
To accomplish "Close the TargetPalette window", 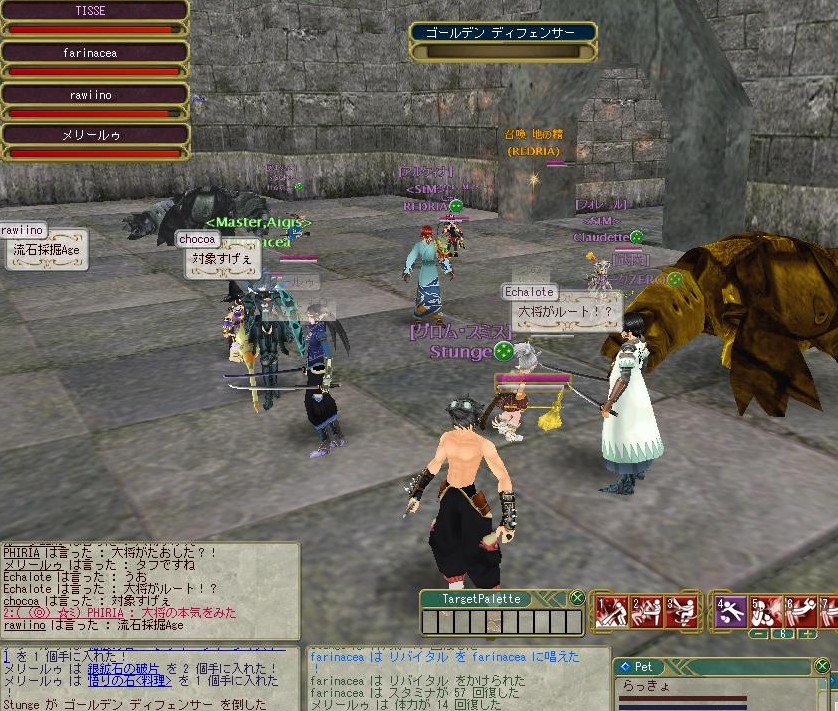I will point(577,598).
